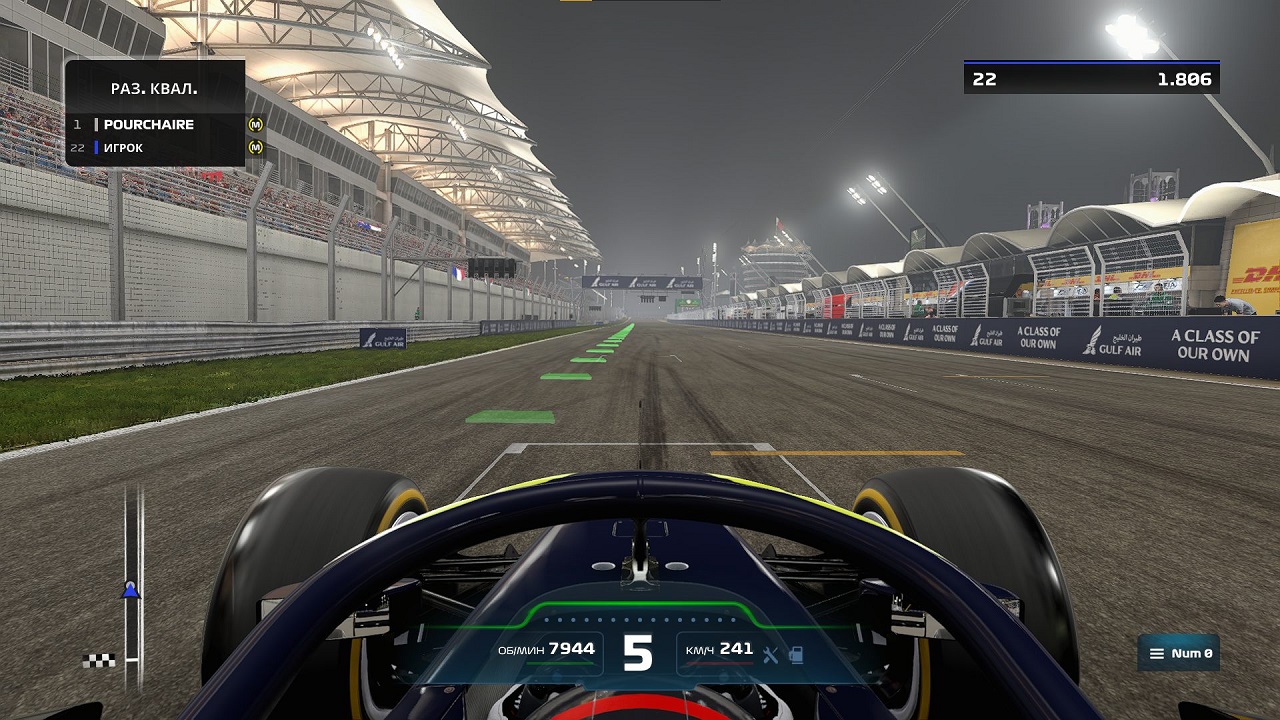Toggle the blue team stripe next to ИГРОК
This screenshot has width=1280, height=720.
coord(95,147)
